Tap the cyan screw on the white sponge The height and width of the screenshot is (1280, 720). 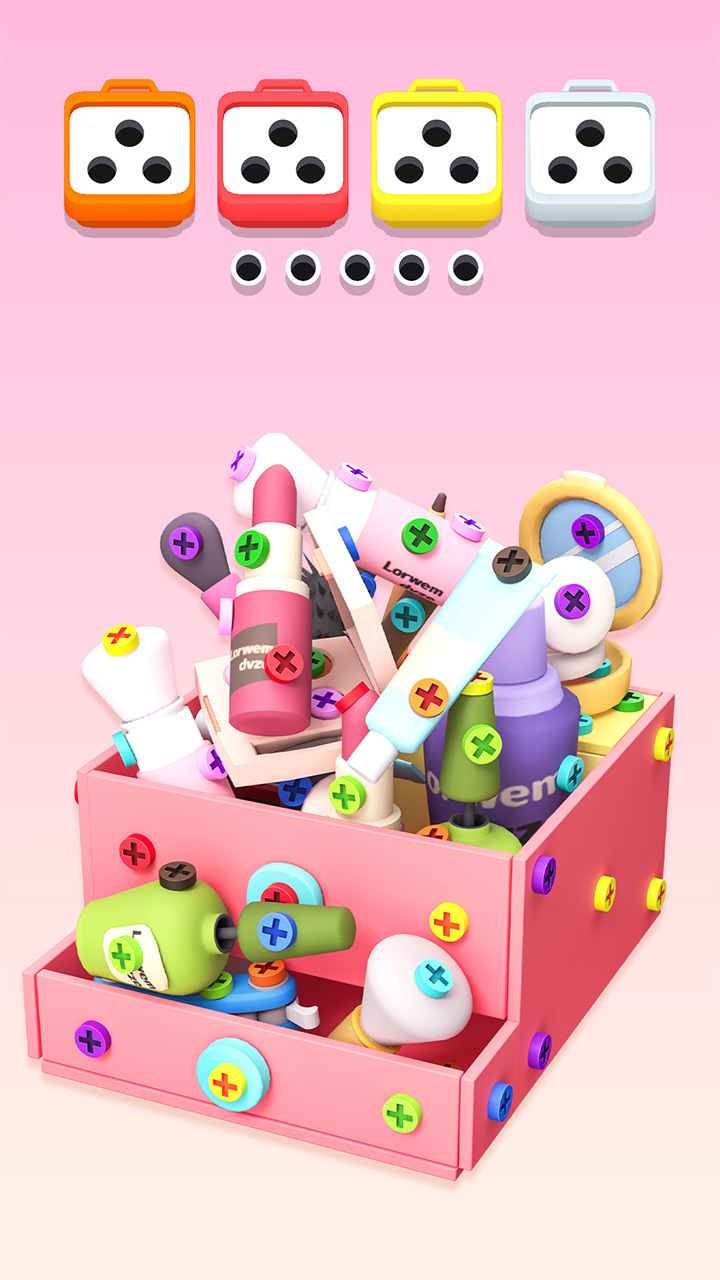click(x=434, y=976)
